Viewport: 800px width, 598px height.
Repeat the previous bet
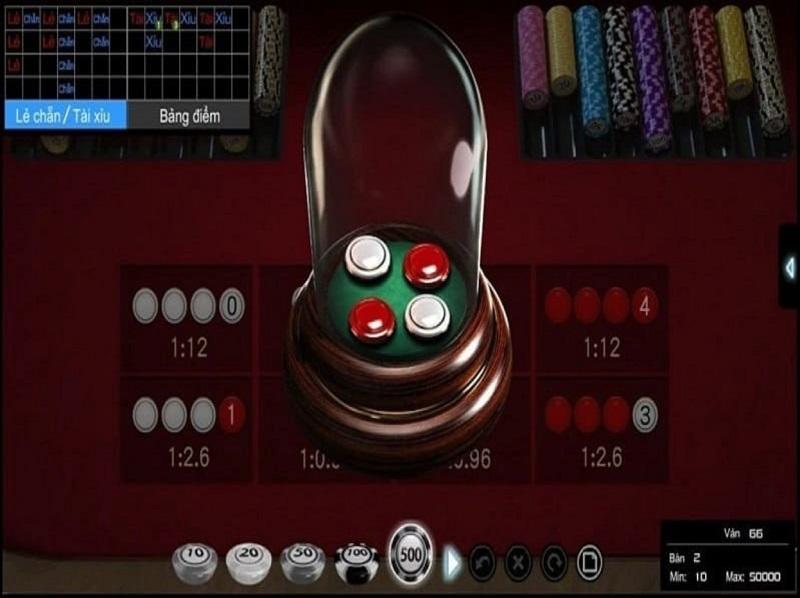(x=553, y=562)
